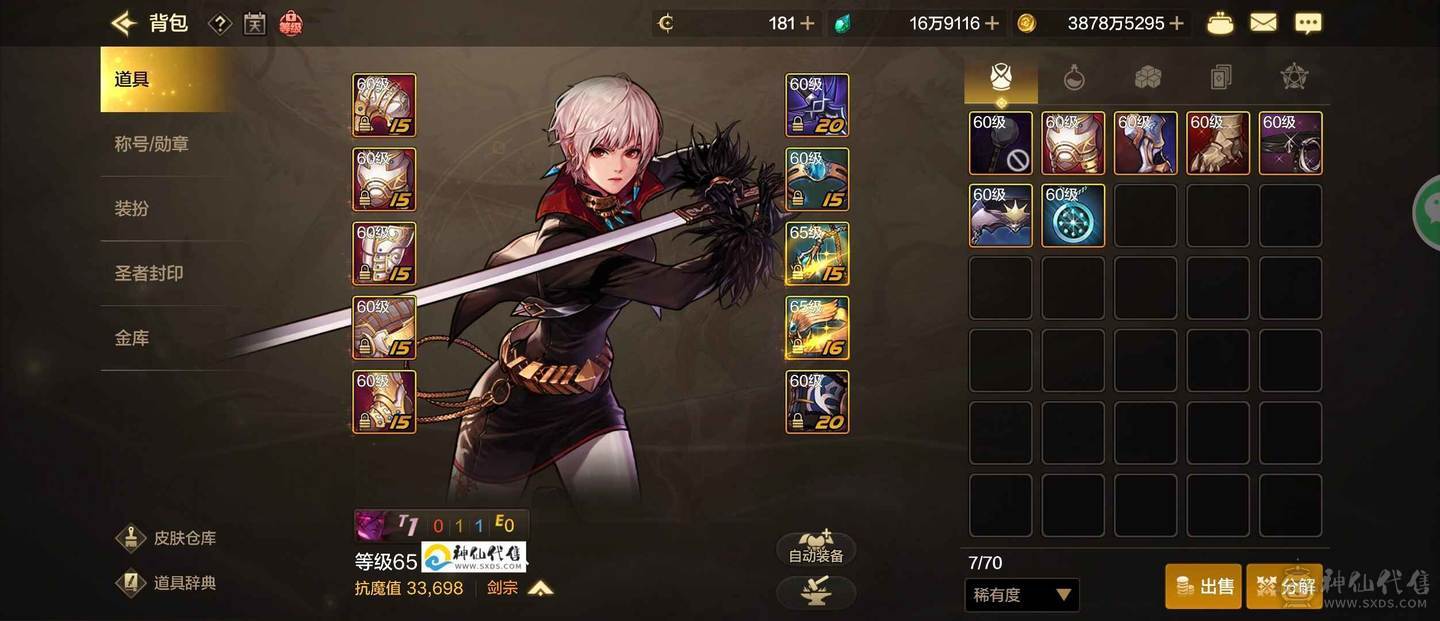The height and width of the screenshot is (621, 1440).
Task: Go back using the arrow beside 背包
Action: 123,23
